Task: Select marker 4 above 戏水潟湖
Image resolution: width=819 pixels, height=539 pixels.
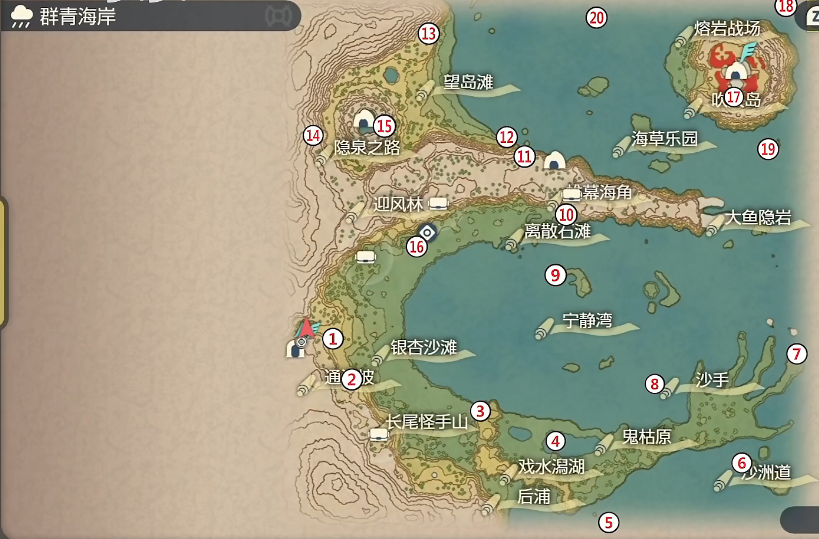Action: click(555, 441)
